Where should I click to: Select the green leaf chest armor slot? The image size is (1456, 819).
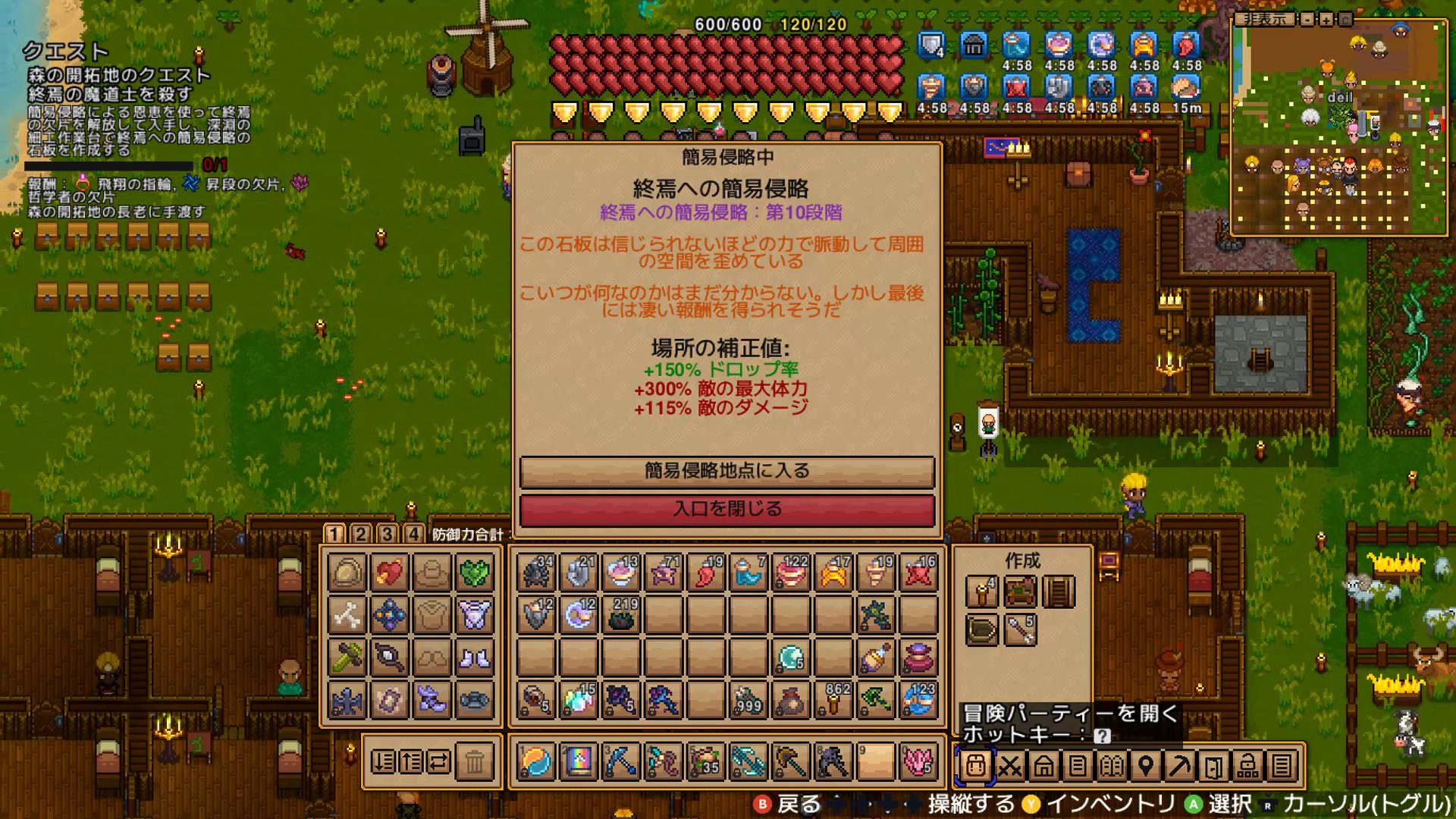(475, 573)
